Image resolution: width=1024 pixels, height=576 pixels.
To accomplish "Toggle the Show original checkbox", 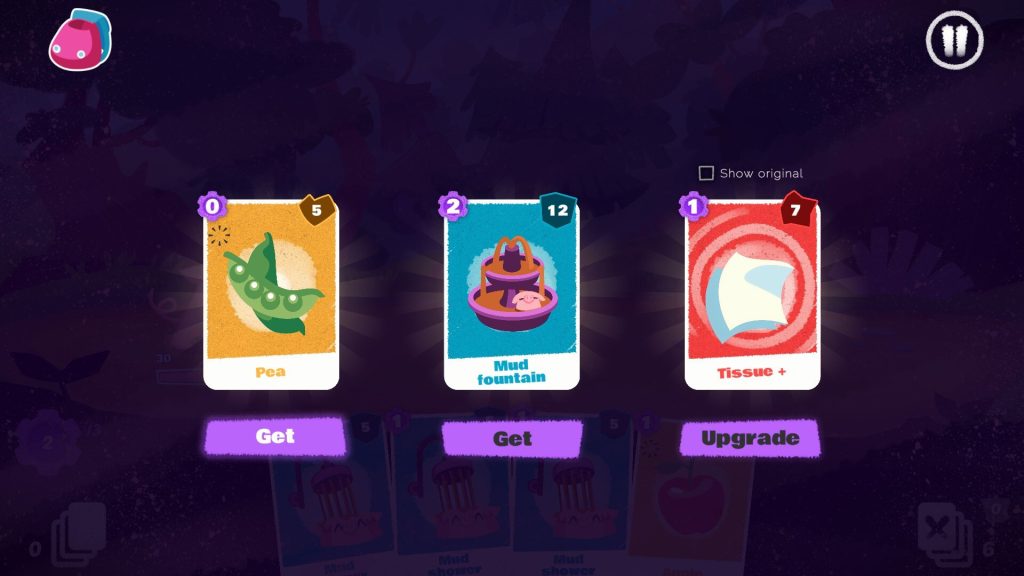I will coord(706,173).
